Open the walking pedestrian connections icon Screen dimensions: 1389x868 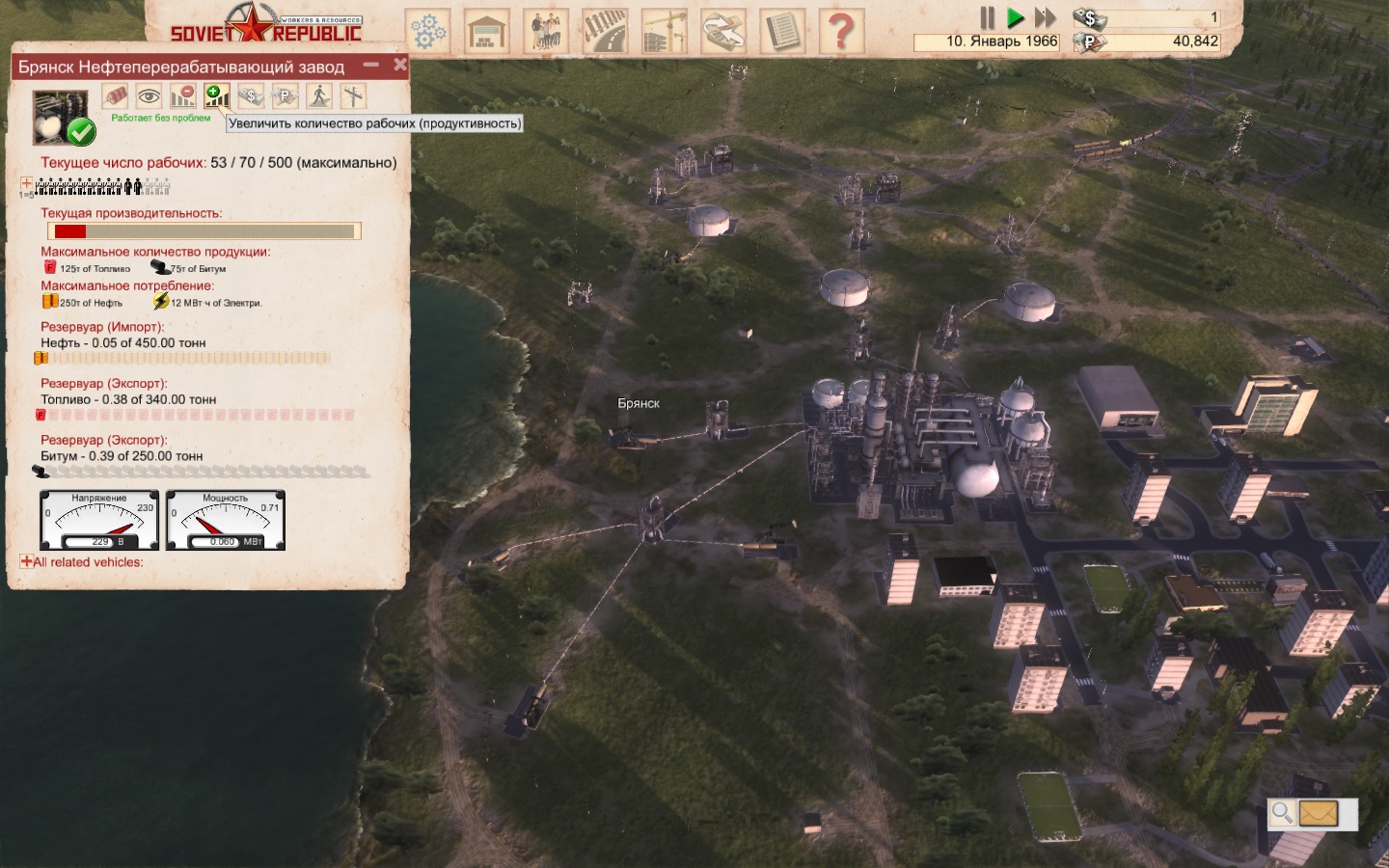pyautogui.click(x=319, y=96)
